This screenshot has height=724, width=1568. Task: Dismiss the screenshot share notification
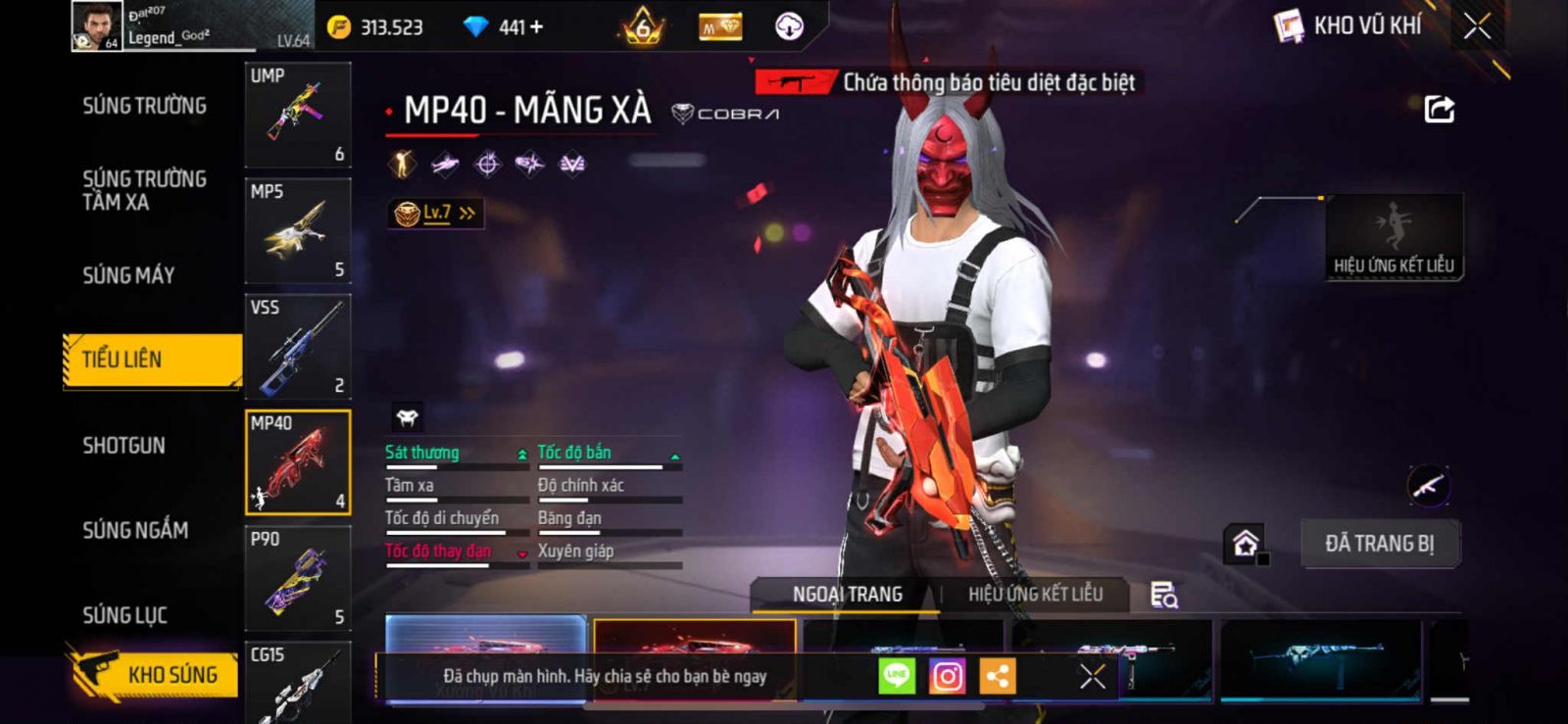tap(1092, 676)
